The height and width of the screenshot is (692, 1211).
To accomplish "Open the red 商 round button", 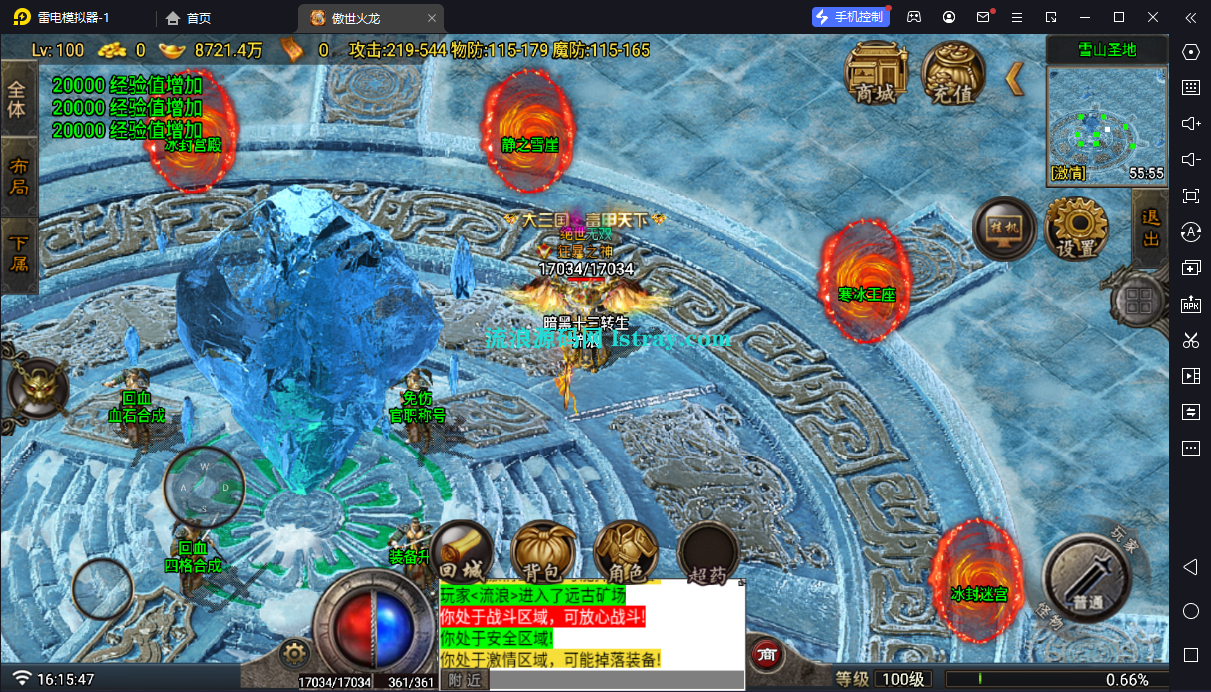I will 767,655.
